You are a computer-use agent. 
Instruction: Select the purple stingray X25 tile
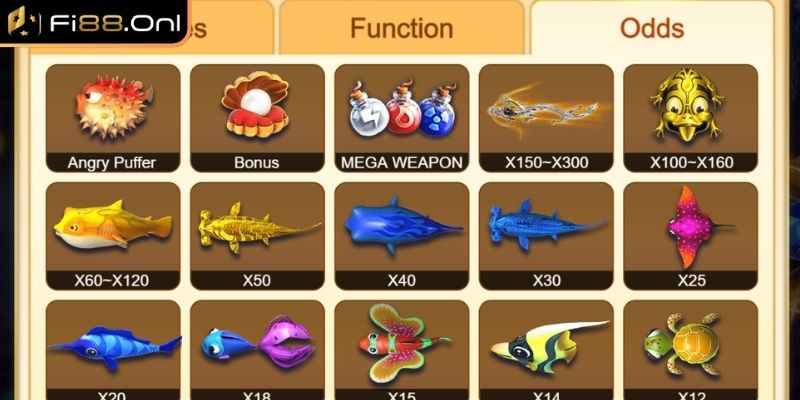[690, 236]
